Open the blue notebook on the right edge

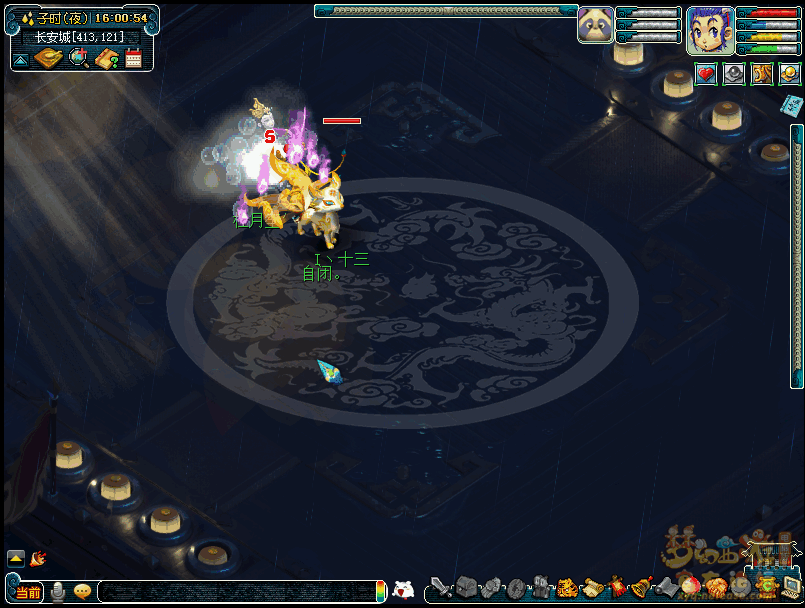pos(792,104)
